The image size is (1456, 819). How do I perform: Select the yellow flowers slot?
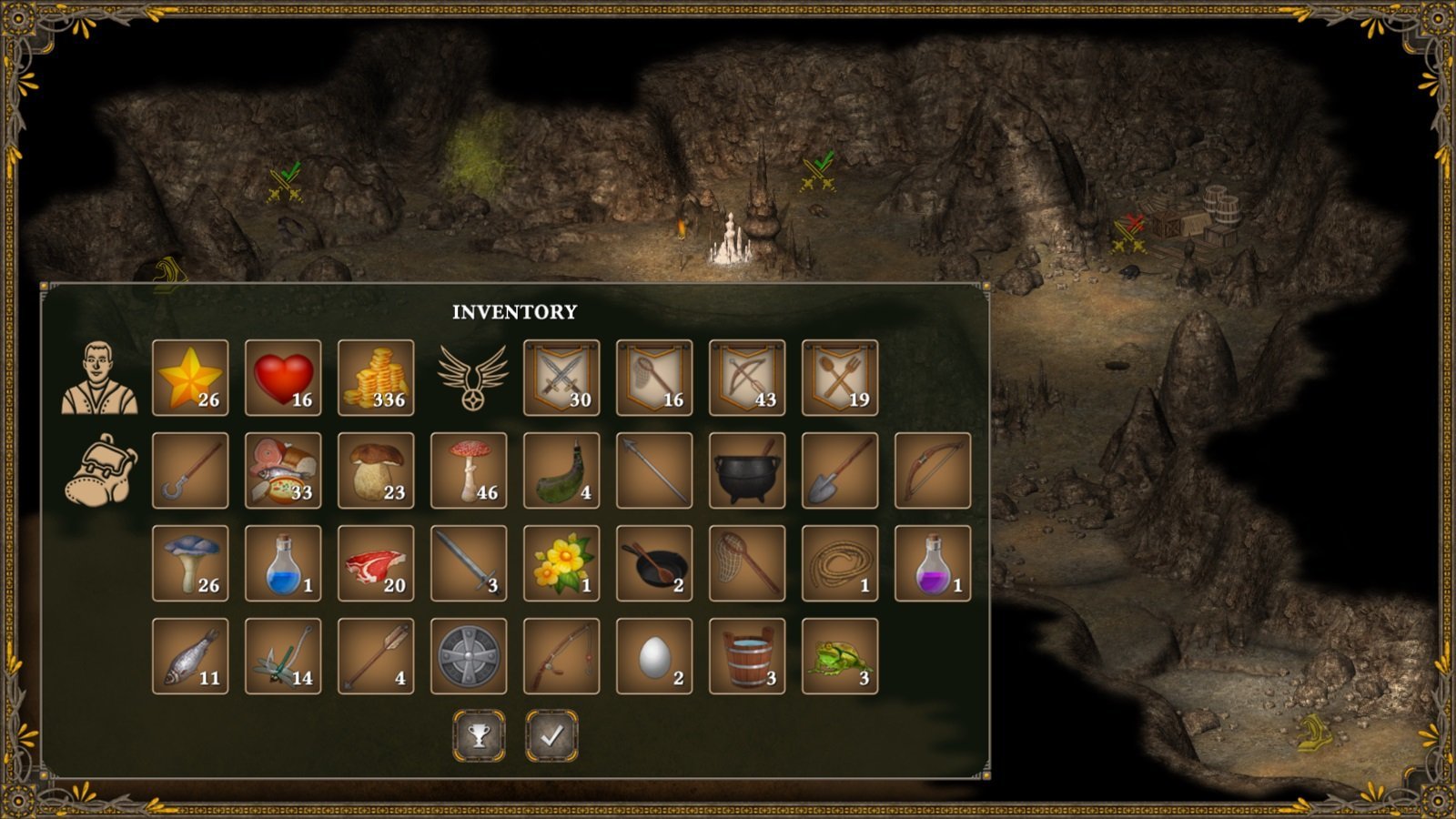(x=561, y=563)
